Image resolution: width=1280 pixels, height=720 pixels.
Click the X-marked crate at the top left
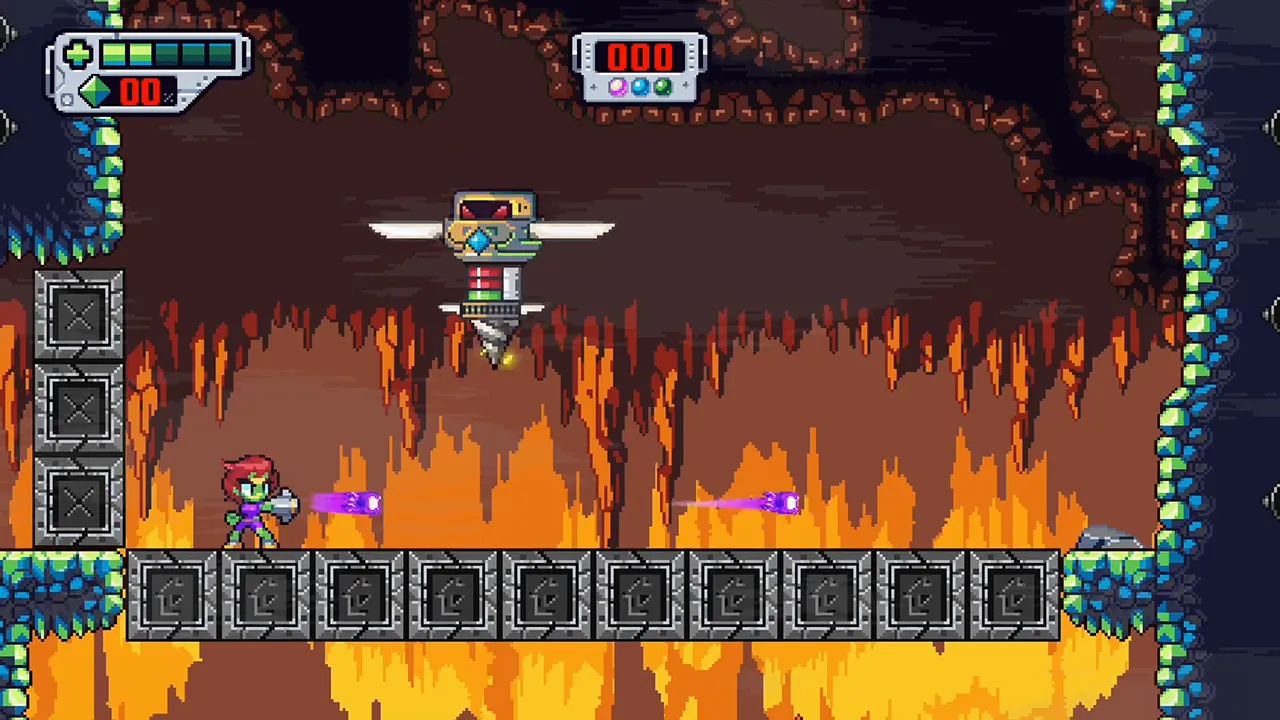(x=78, y=315)
